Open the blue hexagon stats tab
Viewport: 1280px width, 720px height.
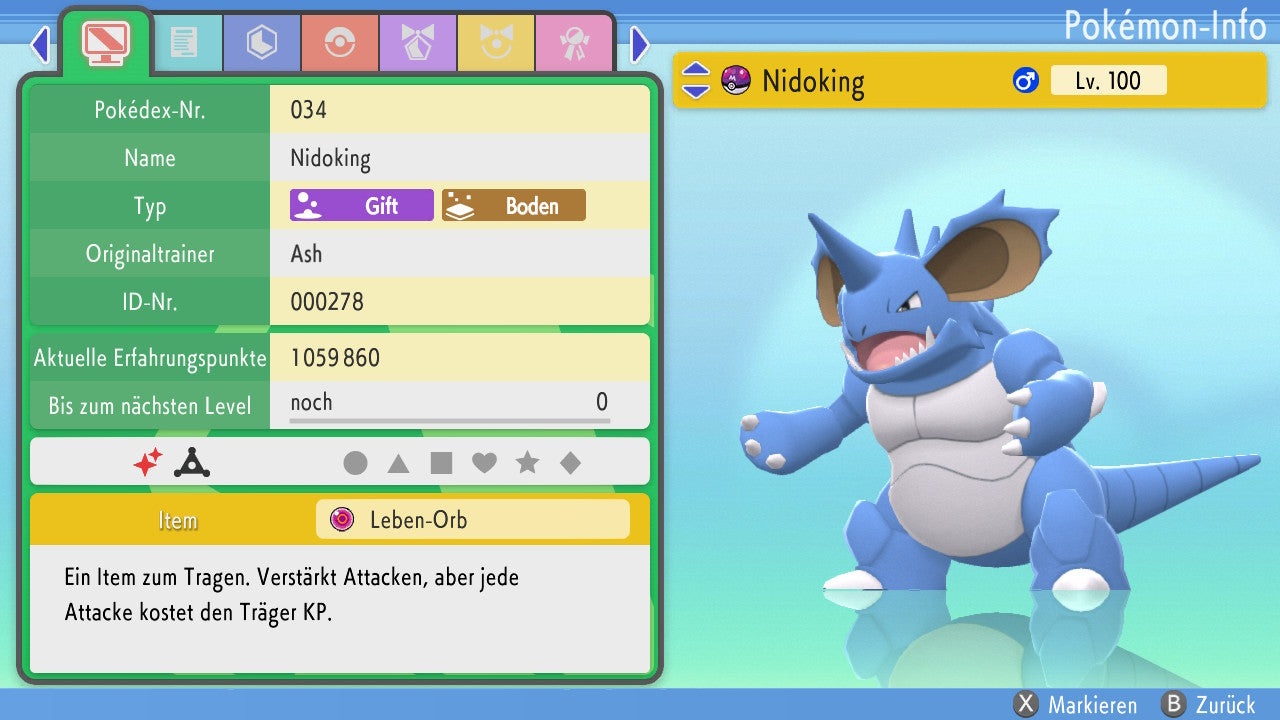pos(262,43)
